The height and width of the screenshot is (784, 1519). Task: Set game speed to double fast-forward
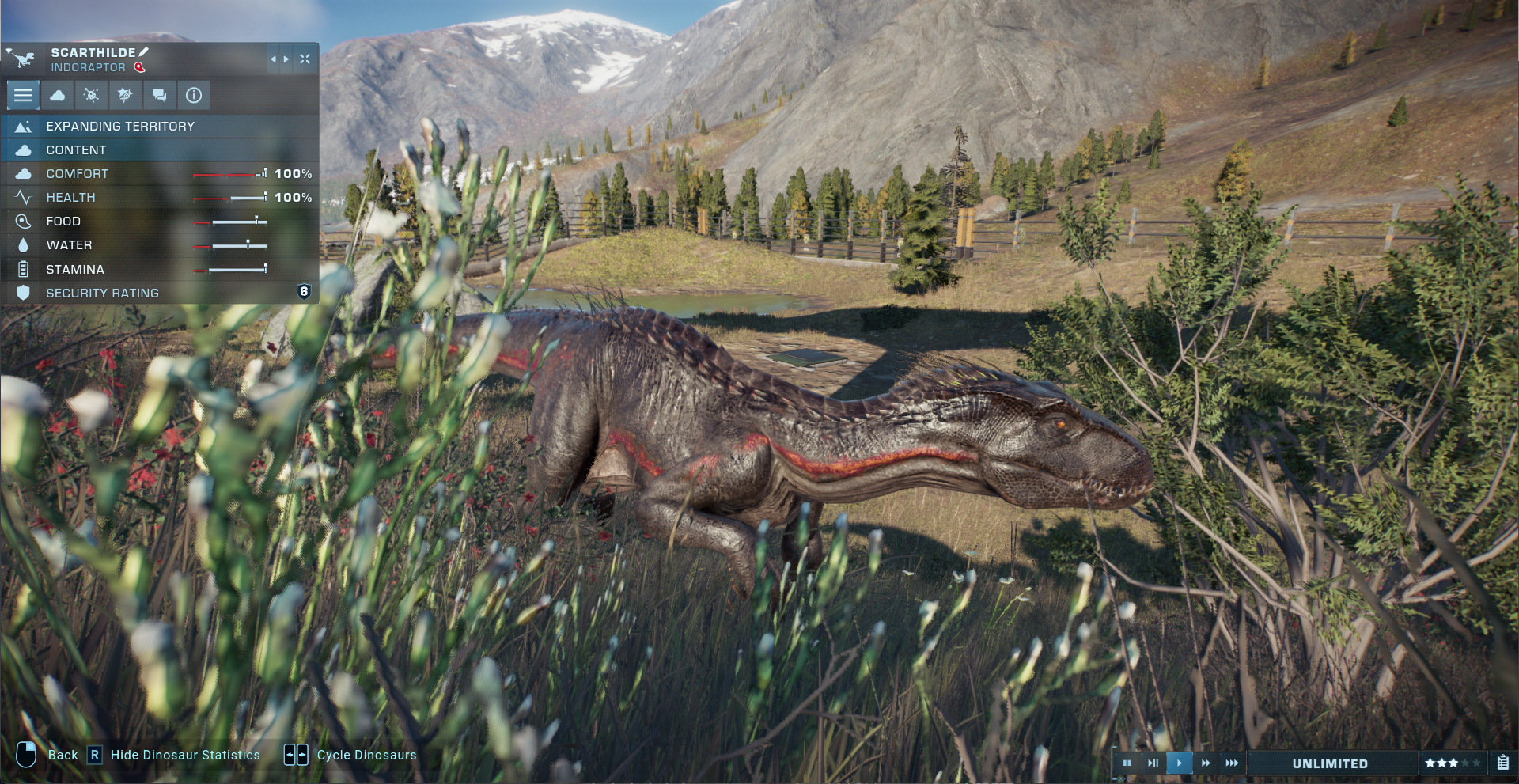1206,763
